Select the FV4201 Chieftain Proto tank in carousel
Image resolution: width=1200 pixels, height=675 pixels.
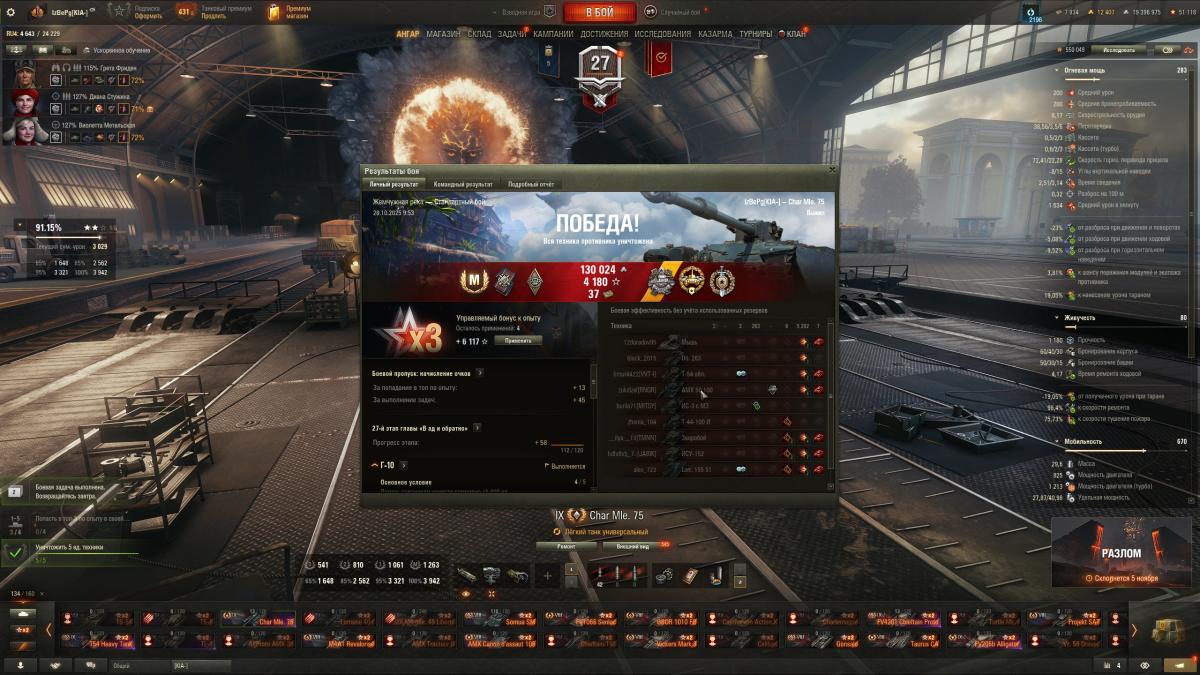point(907,620)
